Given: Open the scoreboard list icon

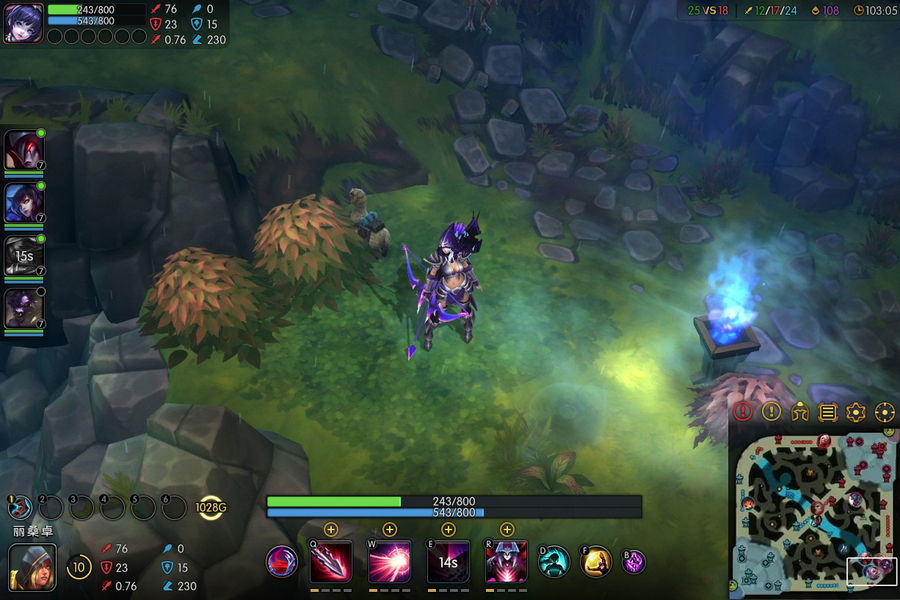Looking at the screenshot, I should pyautogui.click(x=828, y=411).
